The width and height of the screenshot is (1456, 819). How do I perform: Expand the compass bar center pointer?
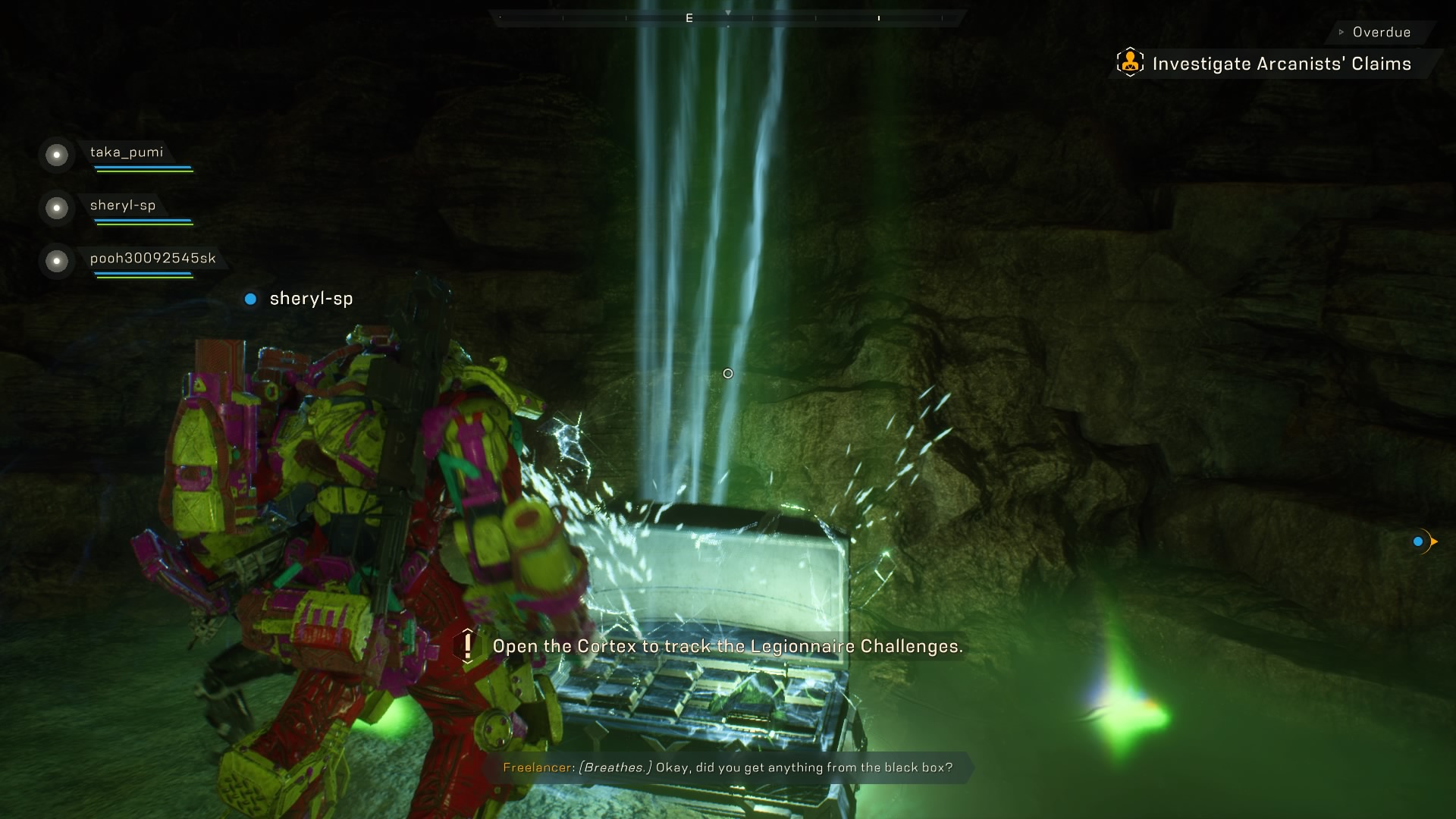pyautogui.click(x=728, y=13)
